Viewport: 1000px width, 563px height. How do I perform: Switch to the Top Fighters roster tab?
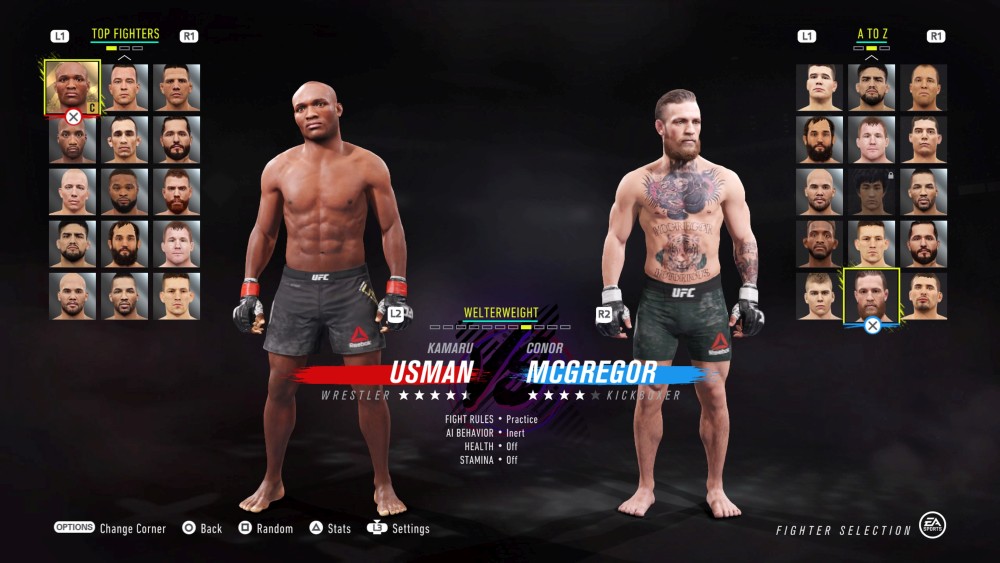click(x=125, y=34)
